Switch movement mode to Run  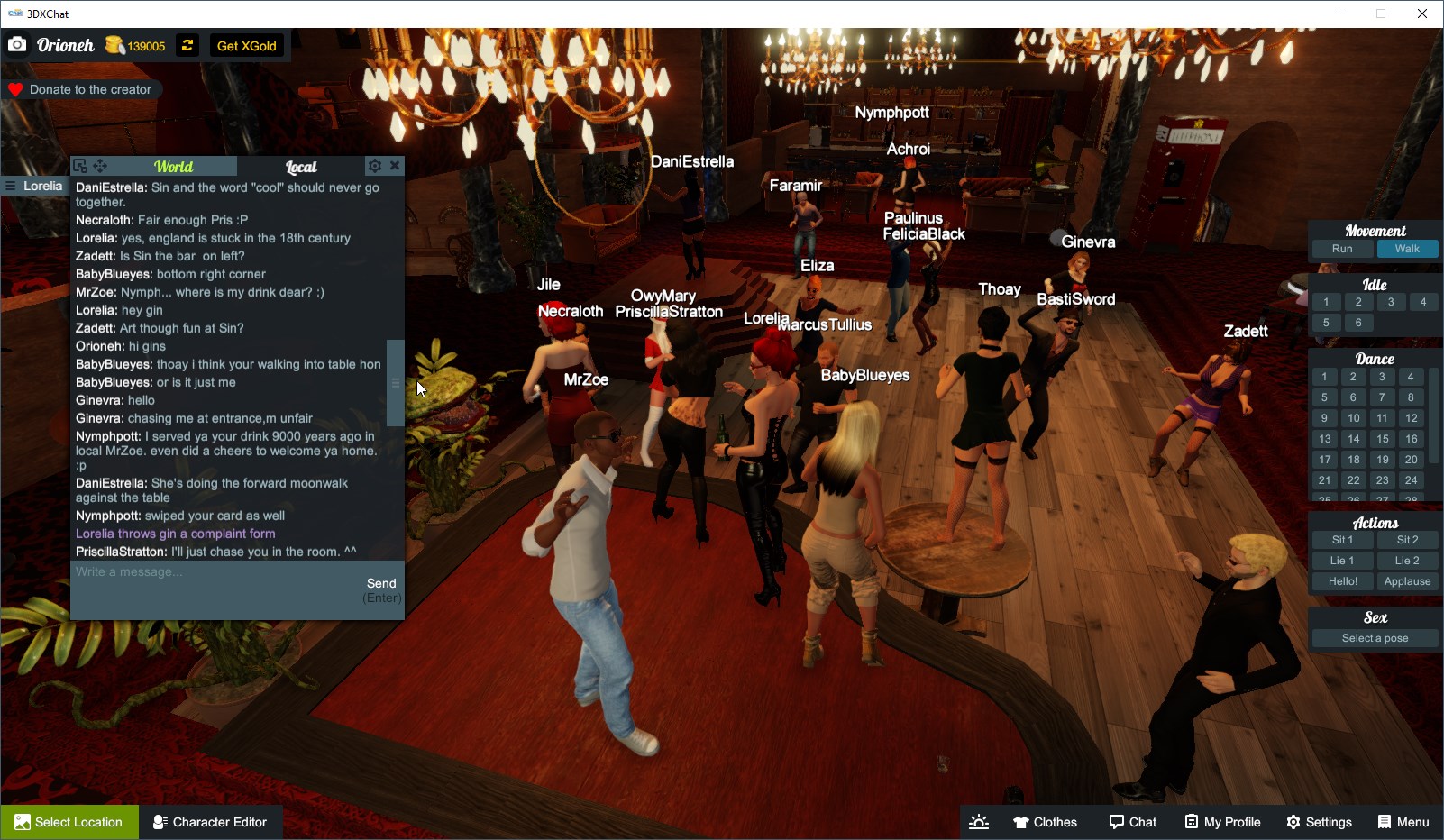click(1342, 249)
